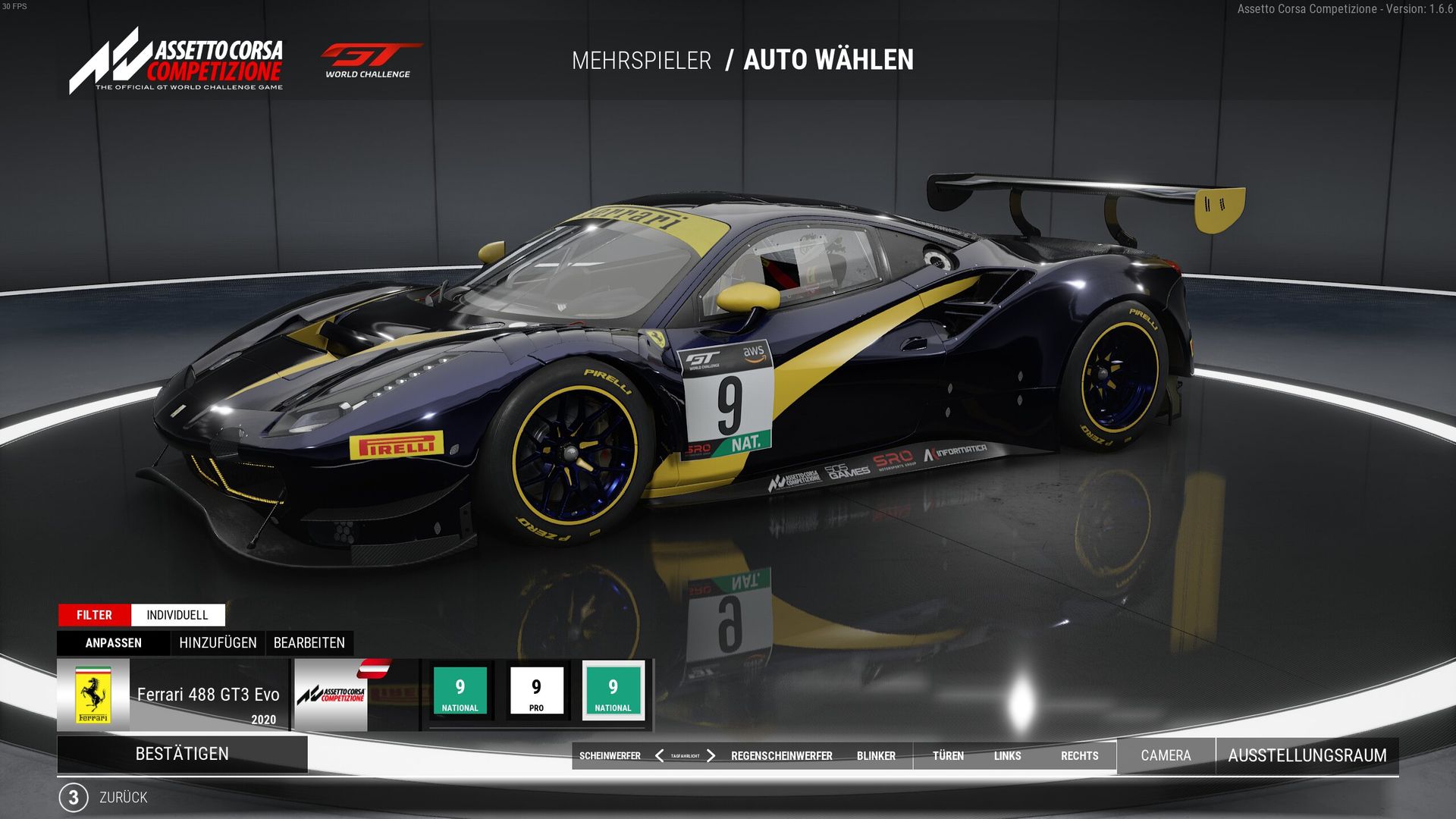Choose the white 9 Pro livery
1456x819 pixels.
536,691
